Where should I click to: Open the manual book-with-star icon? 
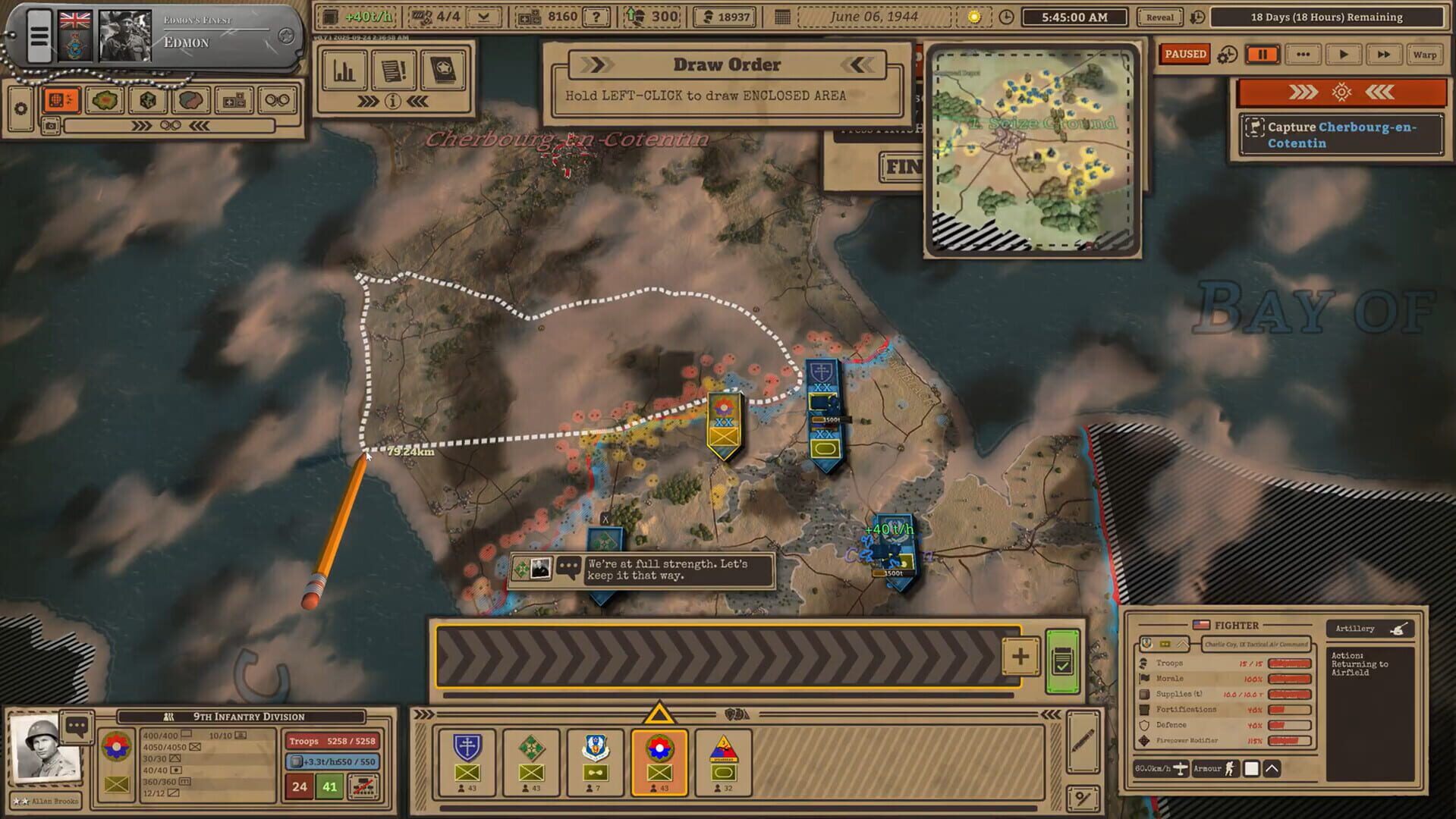point(444,69)
